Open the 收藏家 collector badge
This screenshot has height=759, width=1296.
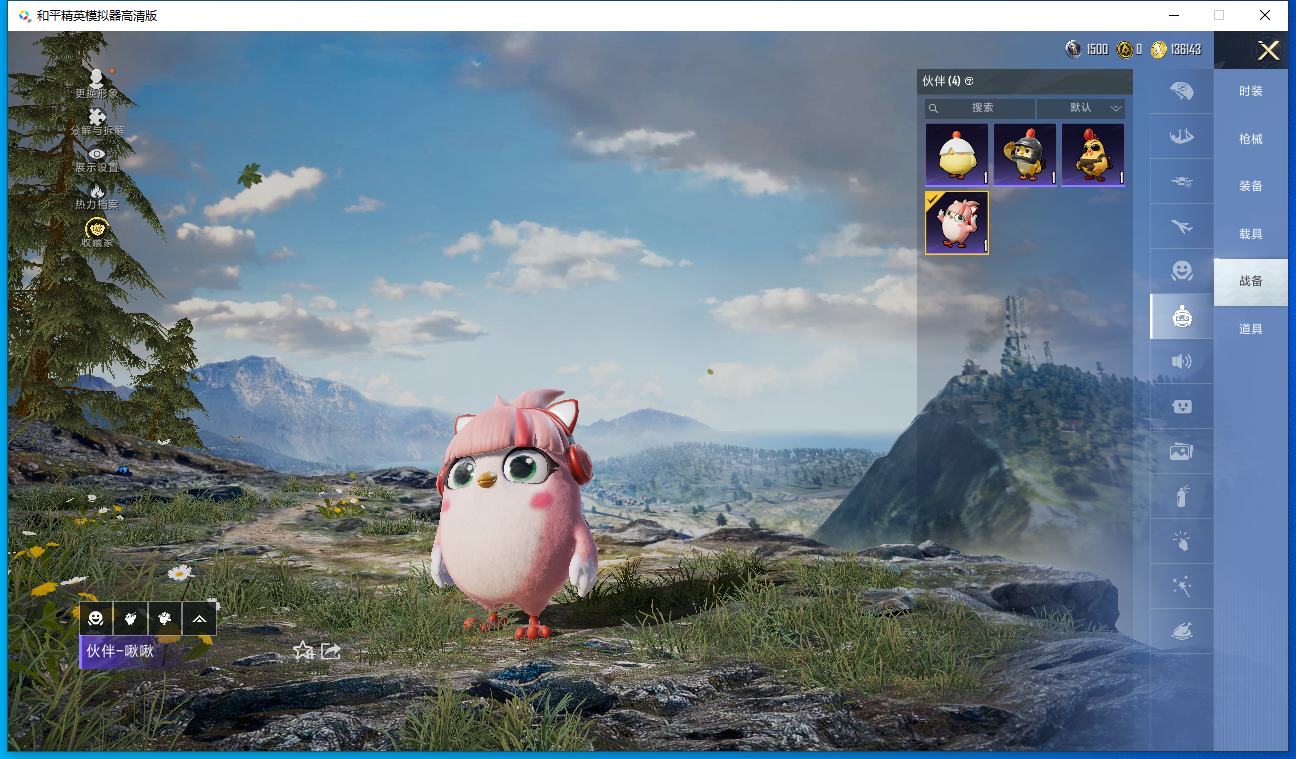click(97, 233)
